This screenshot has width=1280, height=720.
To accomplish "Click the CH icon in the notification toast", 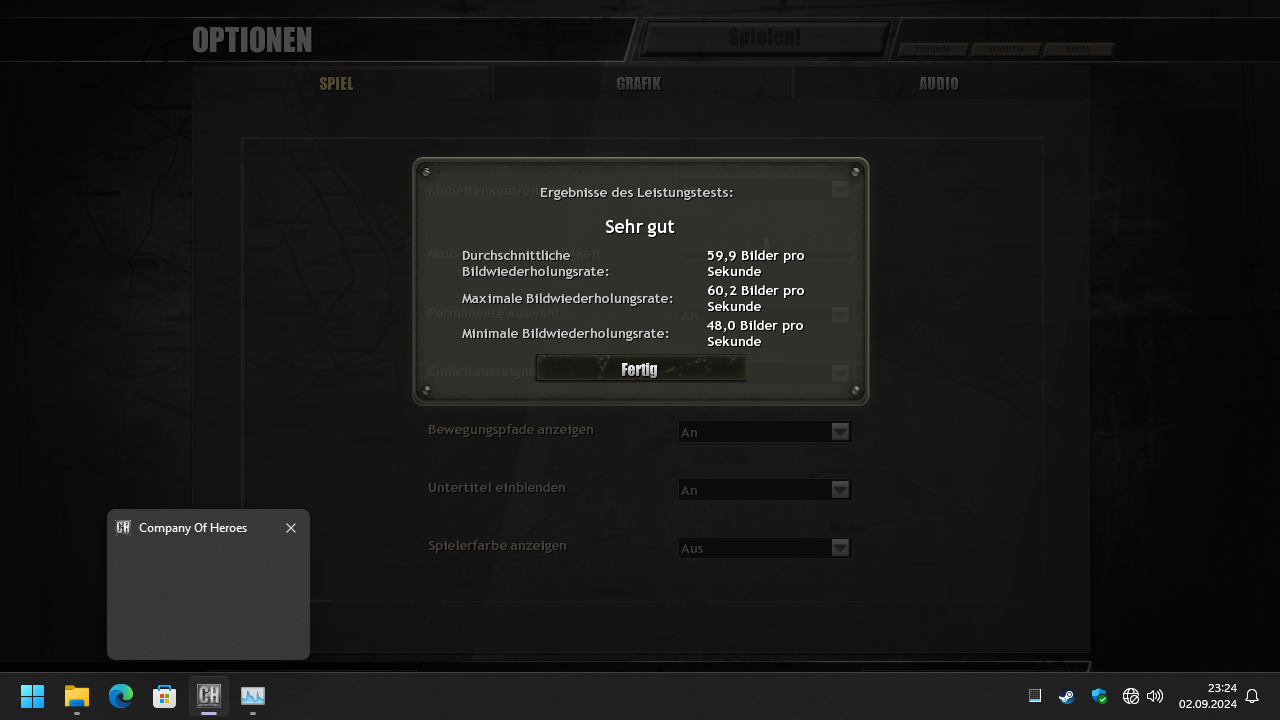I will coord(123,527).
